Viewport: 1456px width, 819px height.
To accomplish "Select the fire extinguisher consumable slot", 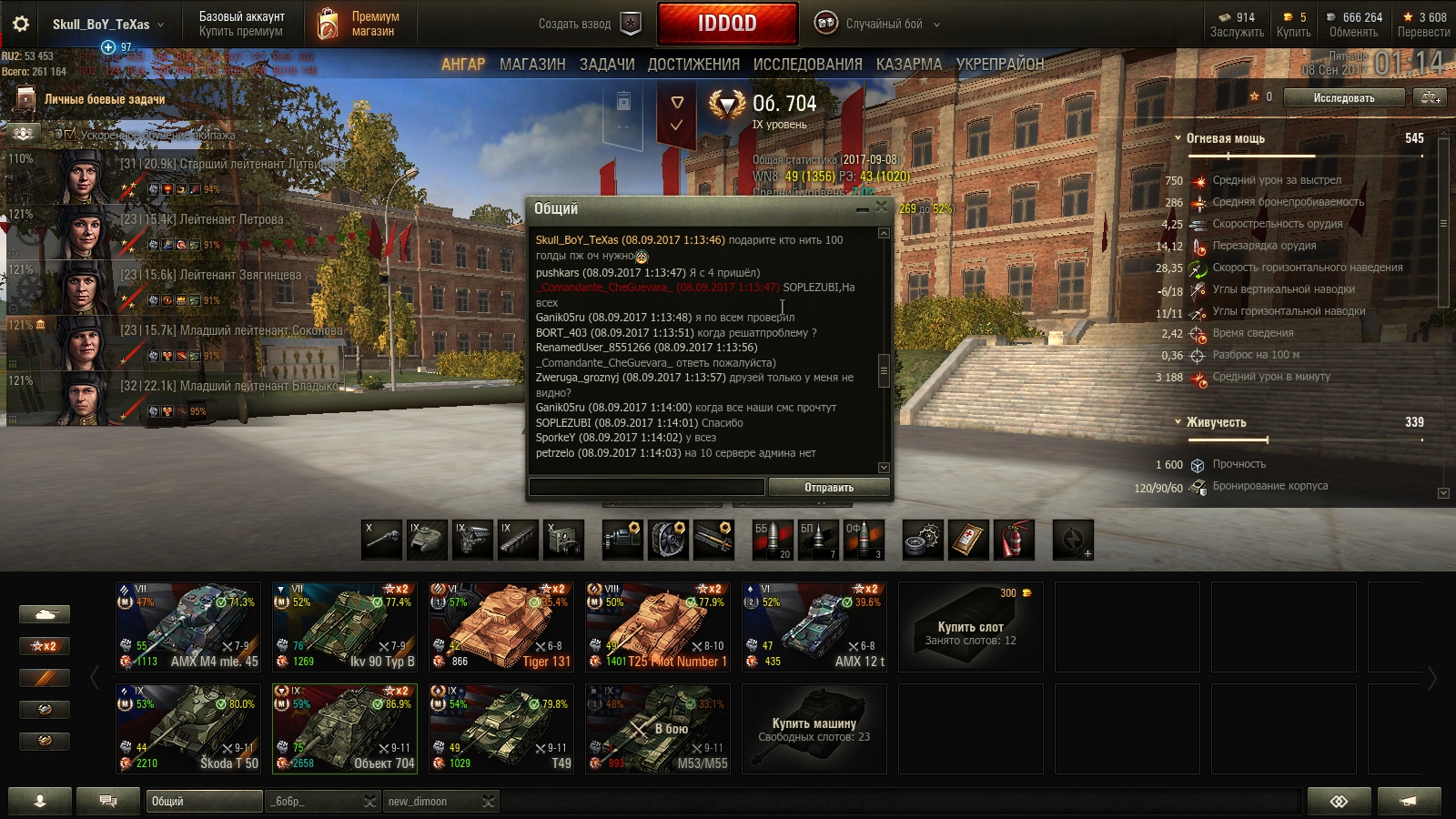I will pos(1014,540).
